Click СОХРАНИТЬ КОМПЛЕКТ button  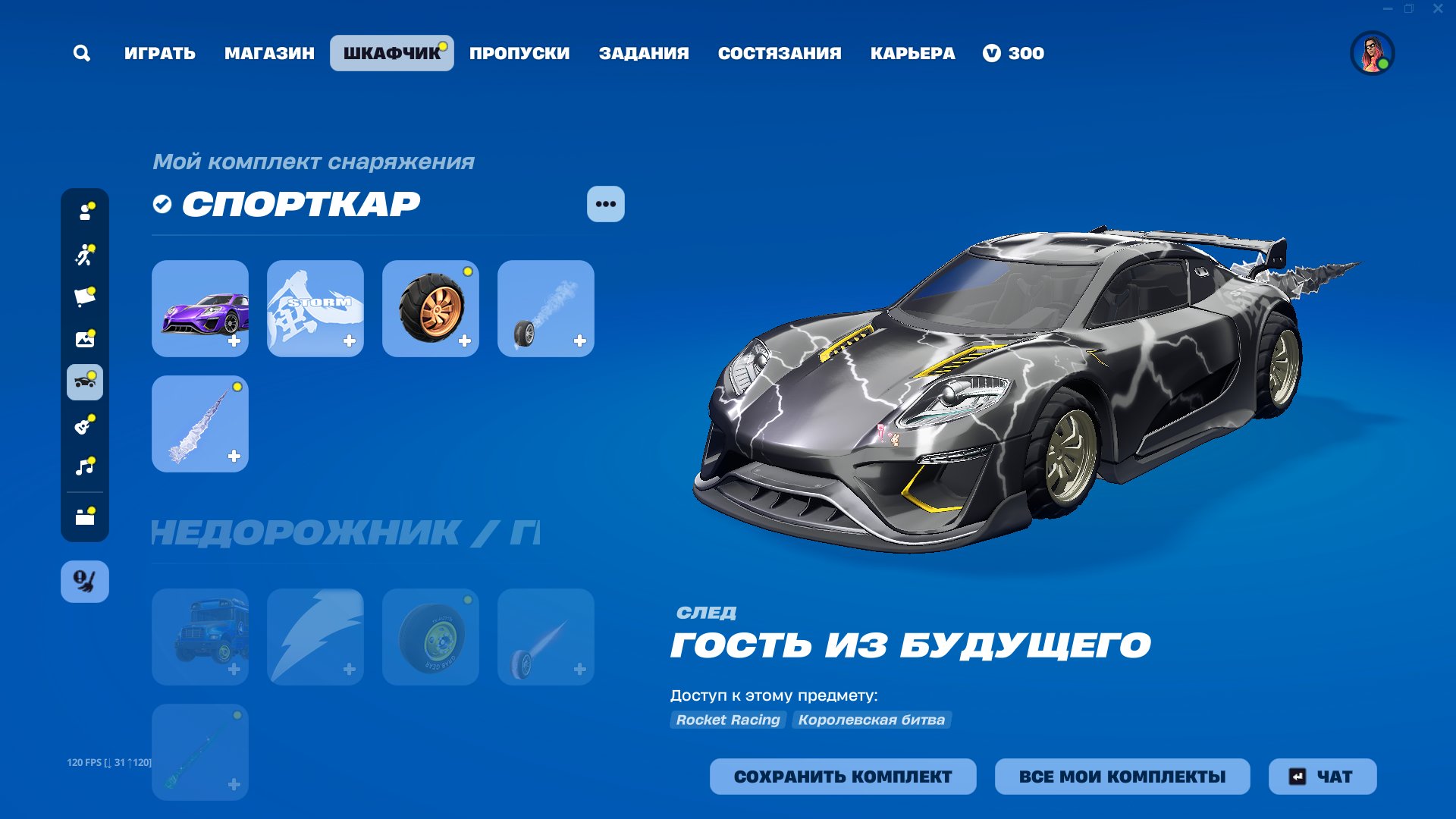(x=843, y=777)
